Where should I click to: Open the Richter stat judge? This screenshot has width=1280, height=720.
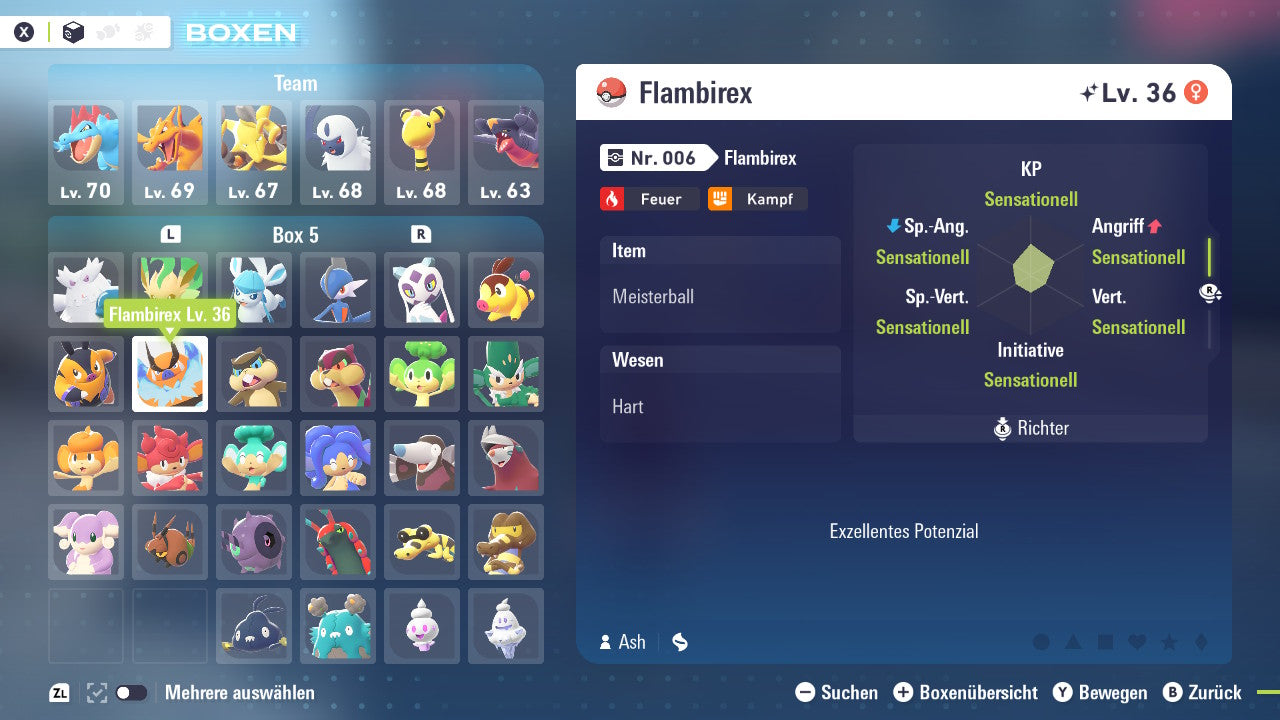point(1030,428)
